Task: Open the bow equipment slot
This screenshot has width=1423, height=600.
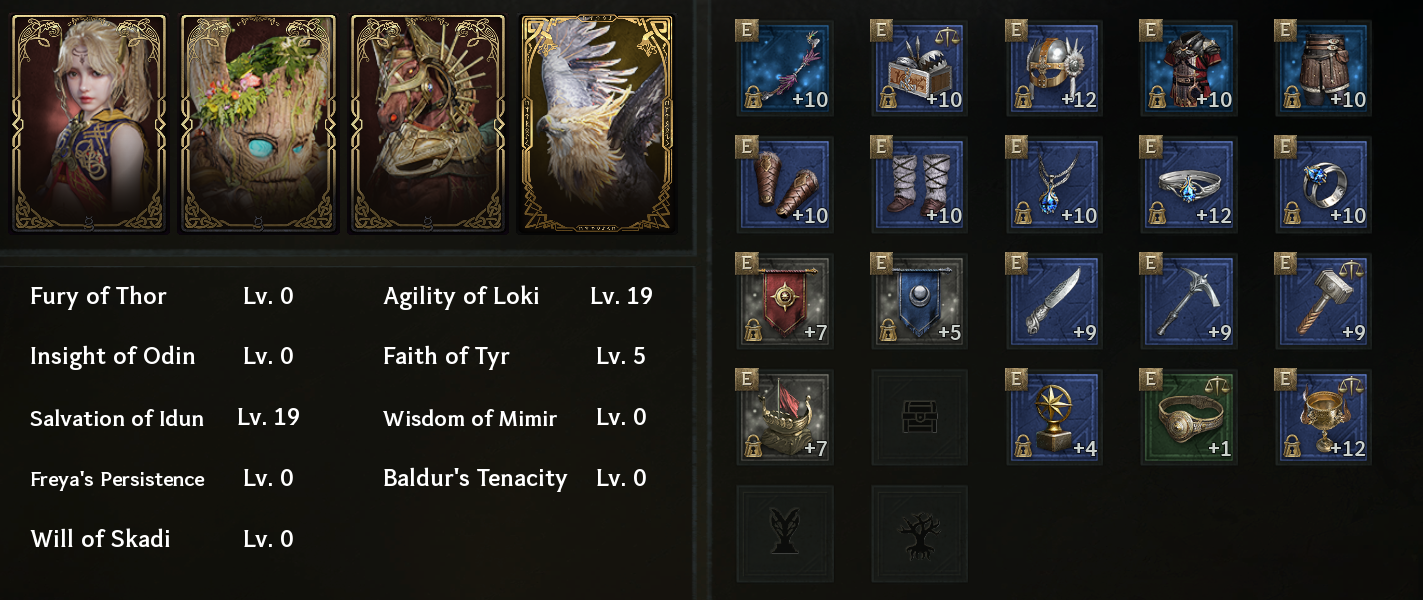Action: 784,69
